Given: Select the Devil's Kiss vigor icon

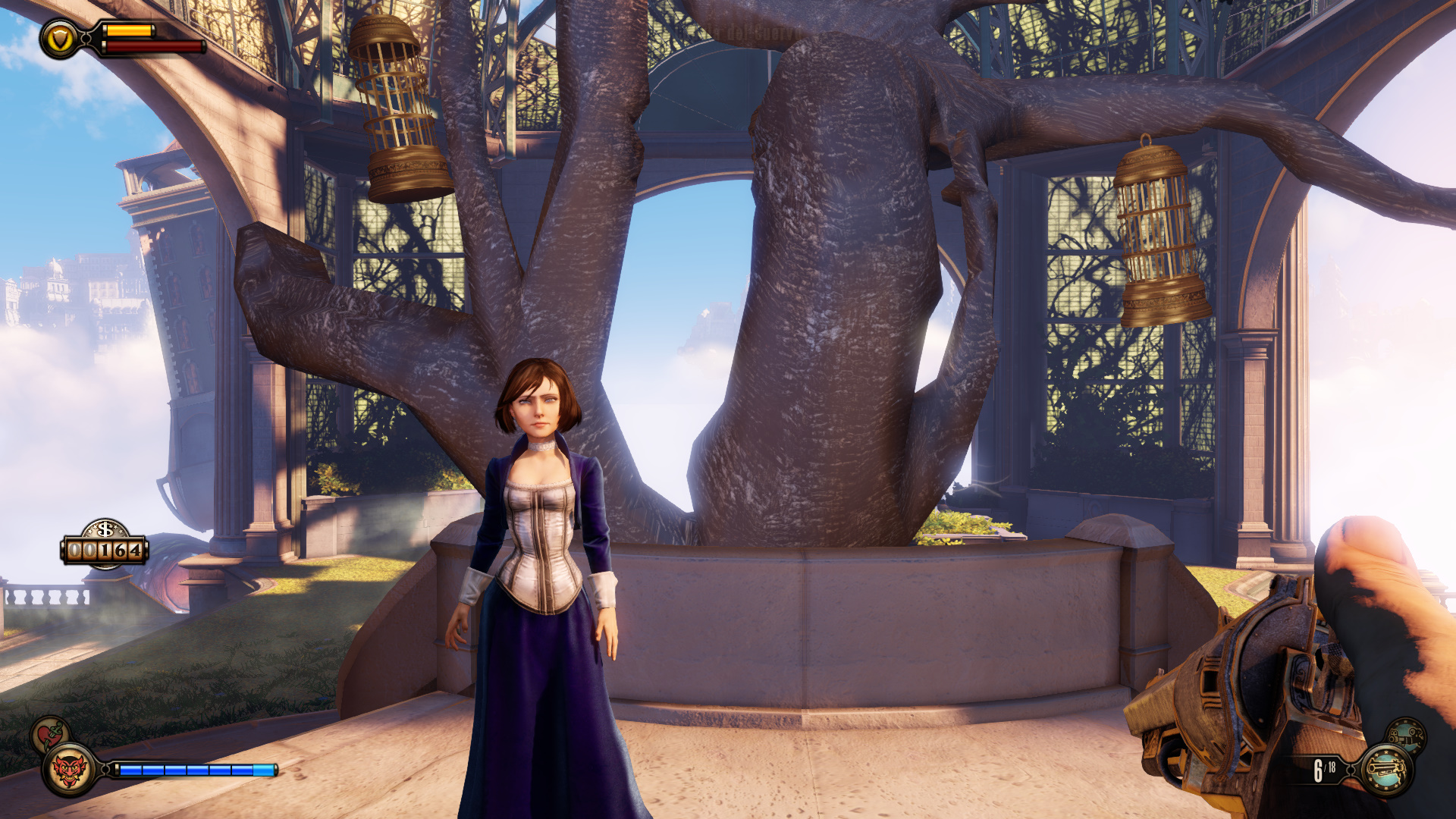Looking at the screenshot, I should 69,770.
